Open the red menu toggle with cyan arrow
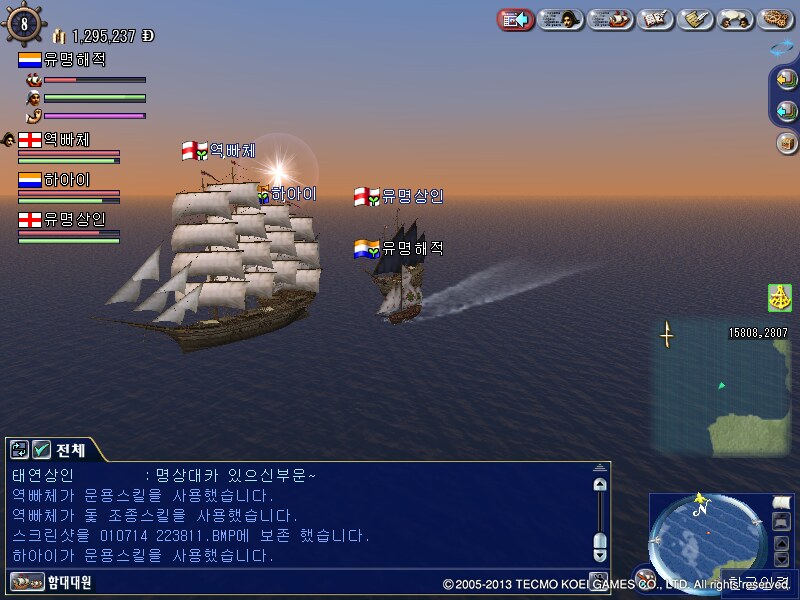 click(x=515, y=19)
